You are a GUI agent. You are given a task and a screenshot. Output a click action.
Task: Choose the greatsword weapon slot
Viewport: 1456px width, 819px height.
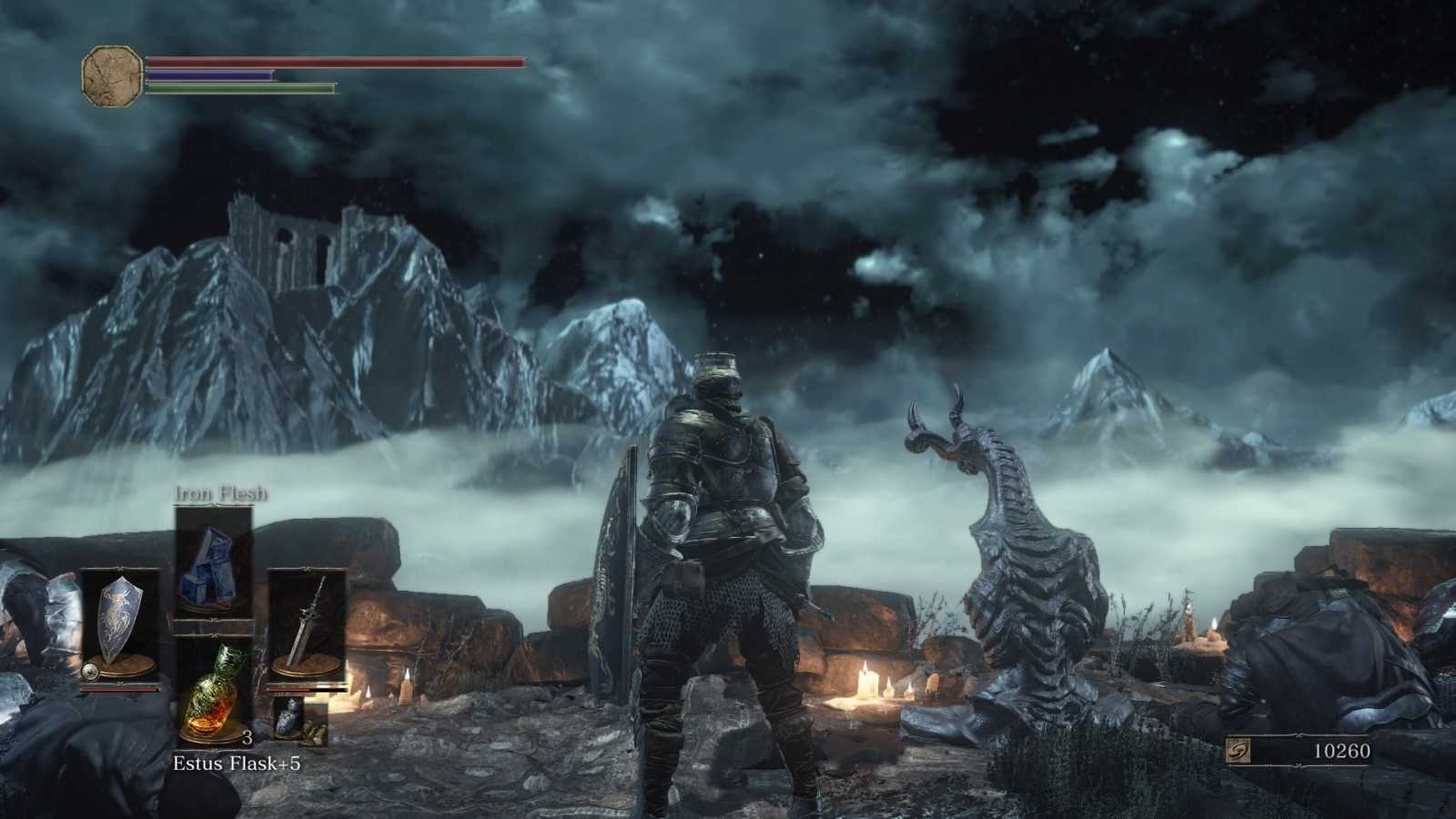pyautogui.click(x=307, y=623)
